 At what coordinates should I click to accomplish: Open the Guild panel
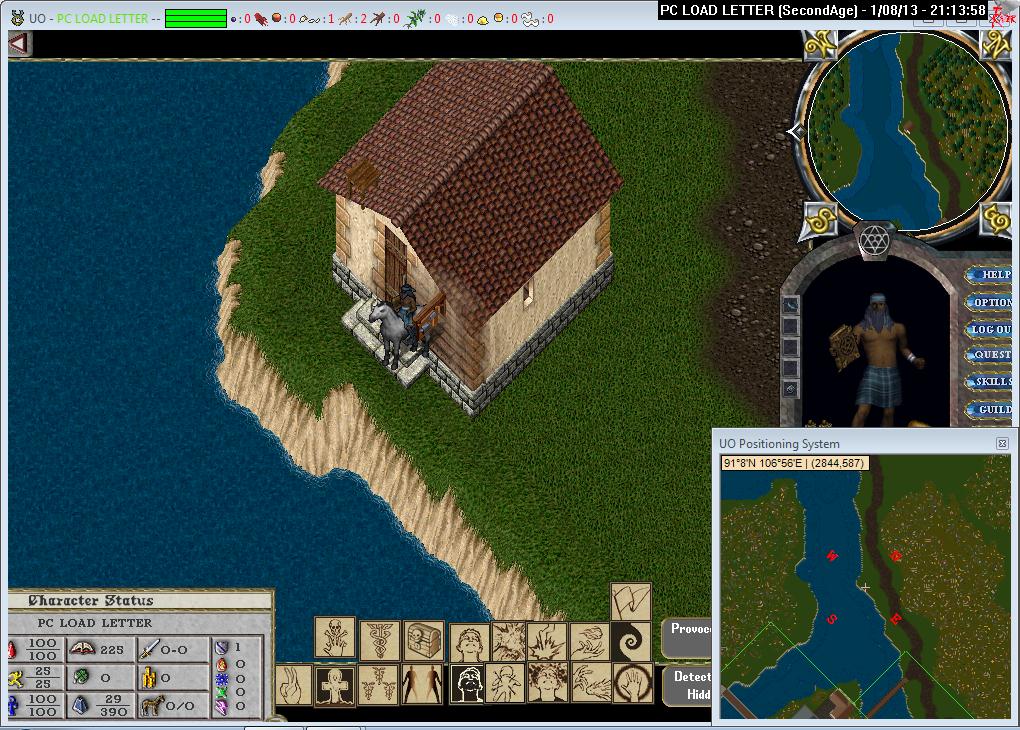[x=991, y=409]
